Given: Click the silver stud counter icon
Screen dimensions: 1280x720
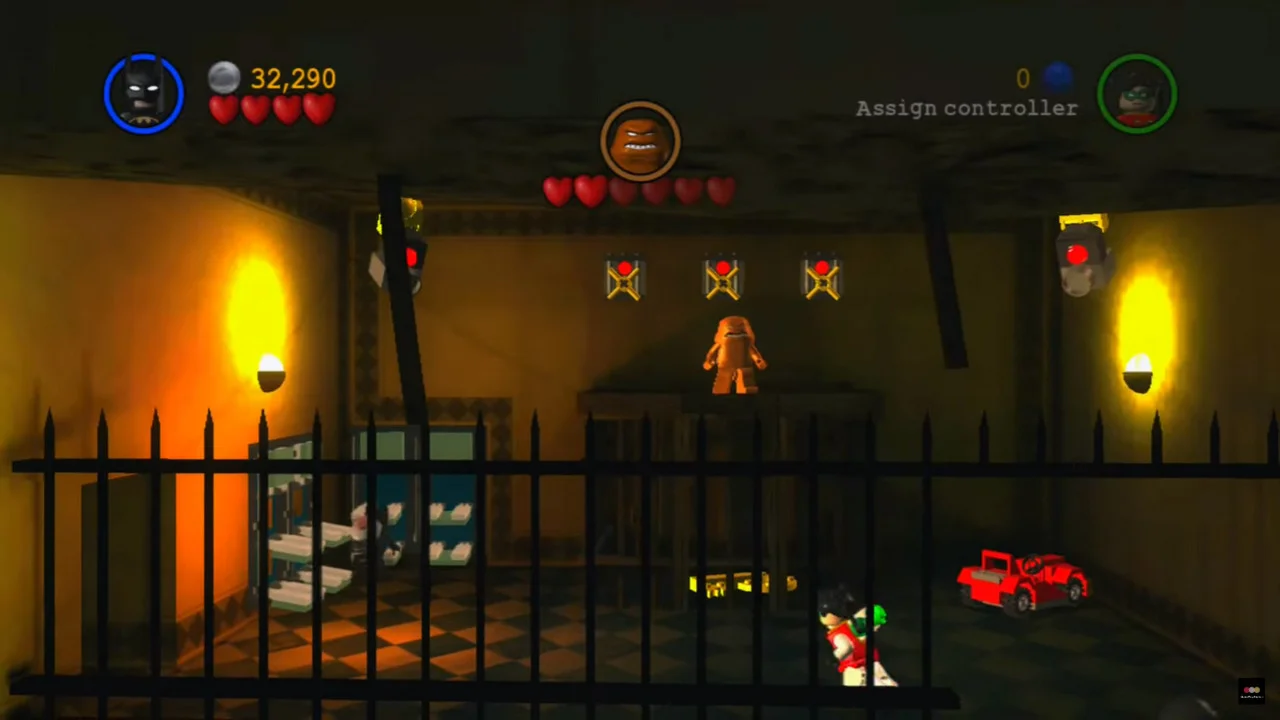Looking at the screenshot, I should [x=224, y=77].
